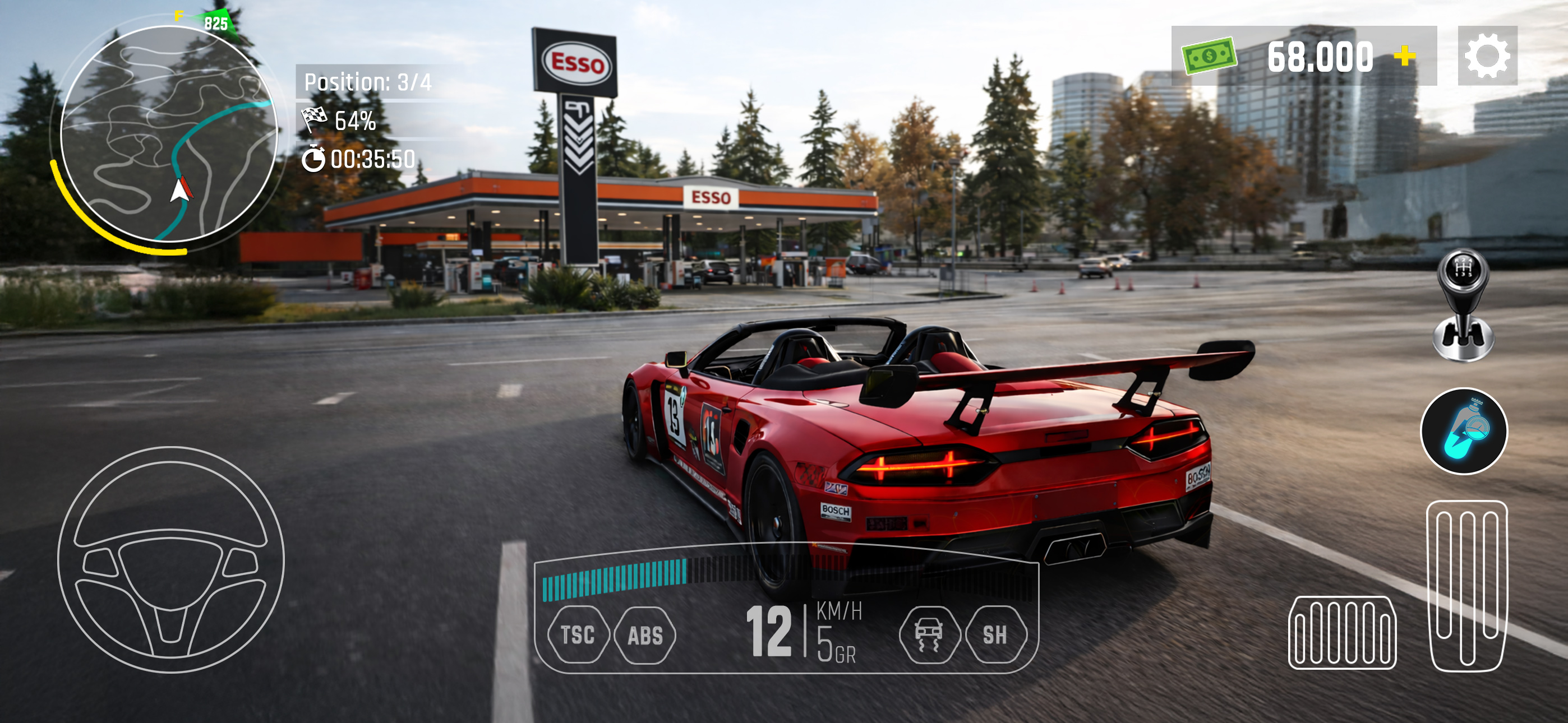Toggle the TSC traction control button
The height and width of the screenshot is (723, 1568).
pos(578,635)
